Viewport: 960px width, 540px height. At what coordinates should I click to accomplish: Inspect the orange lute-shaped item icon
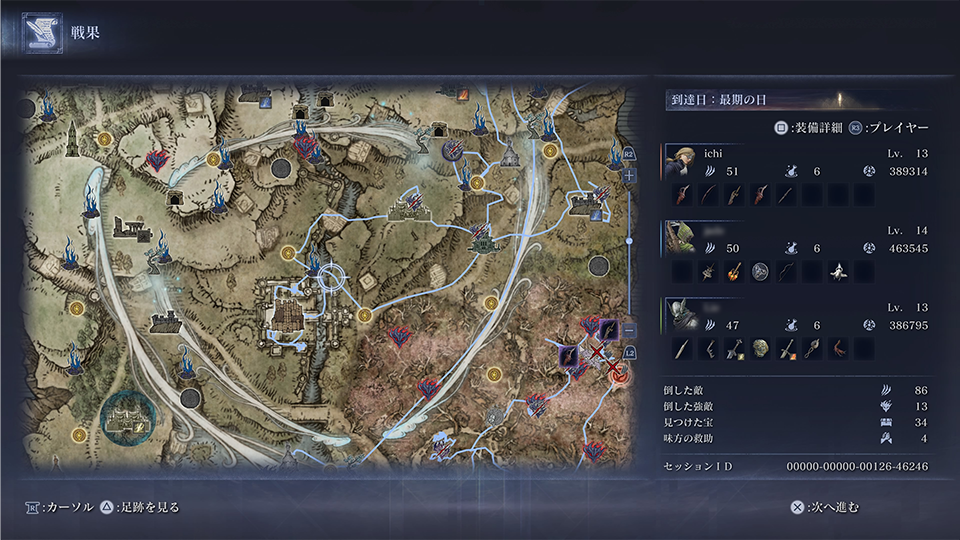pos(734,272)
